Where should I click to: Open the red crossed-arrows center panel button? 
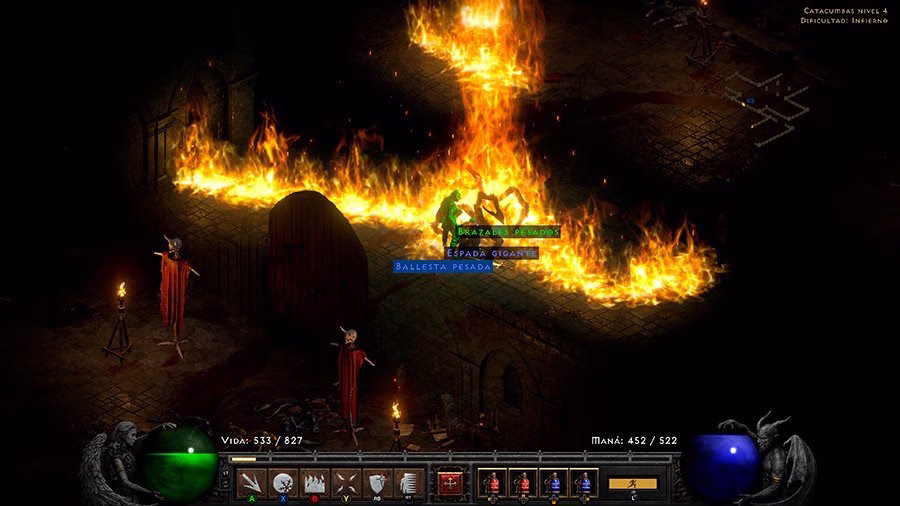point(451,483)
